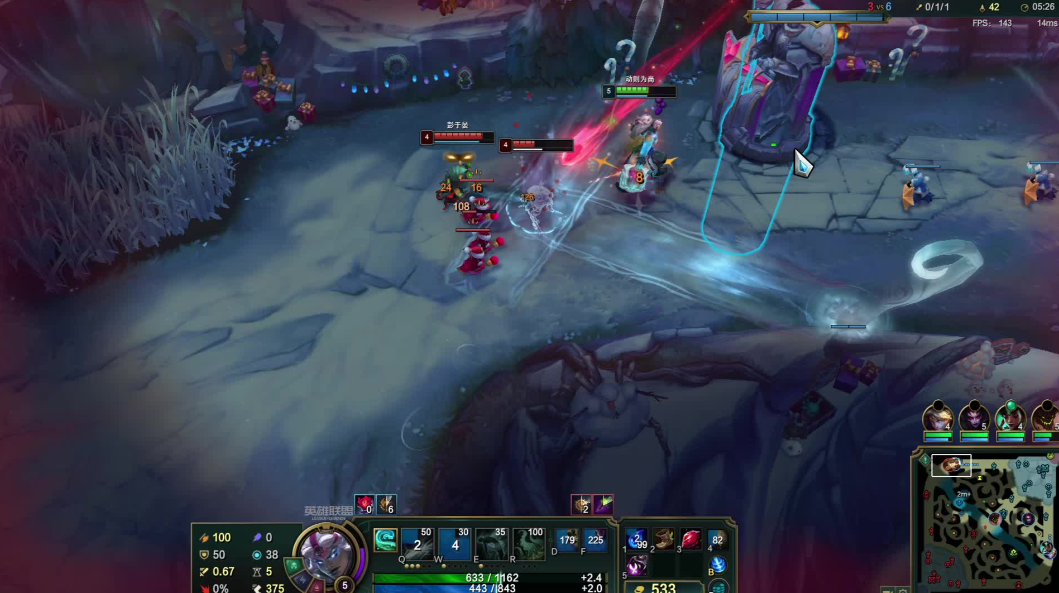Use the F summoner spell showing 225
Viewport: 1059px width, 593px height.
tap(596, 542)
